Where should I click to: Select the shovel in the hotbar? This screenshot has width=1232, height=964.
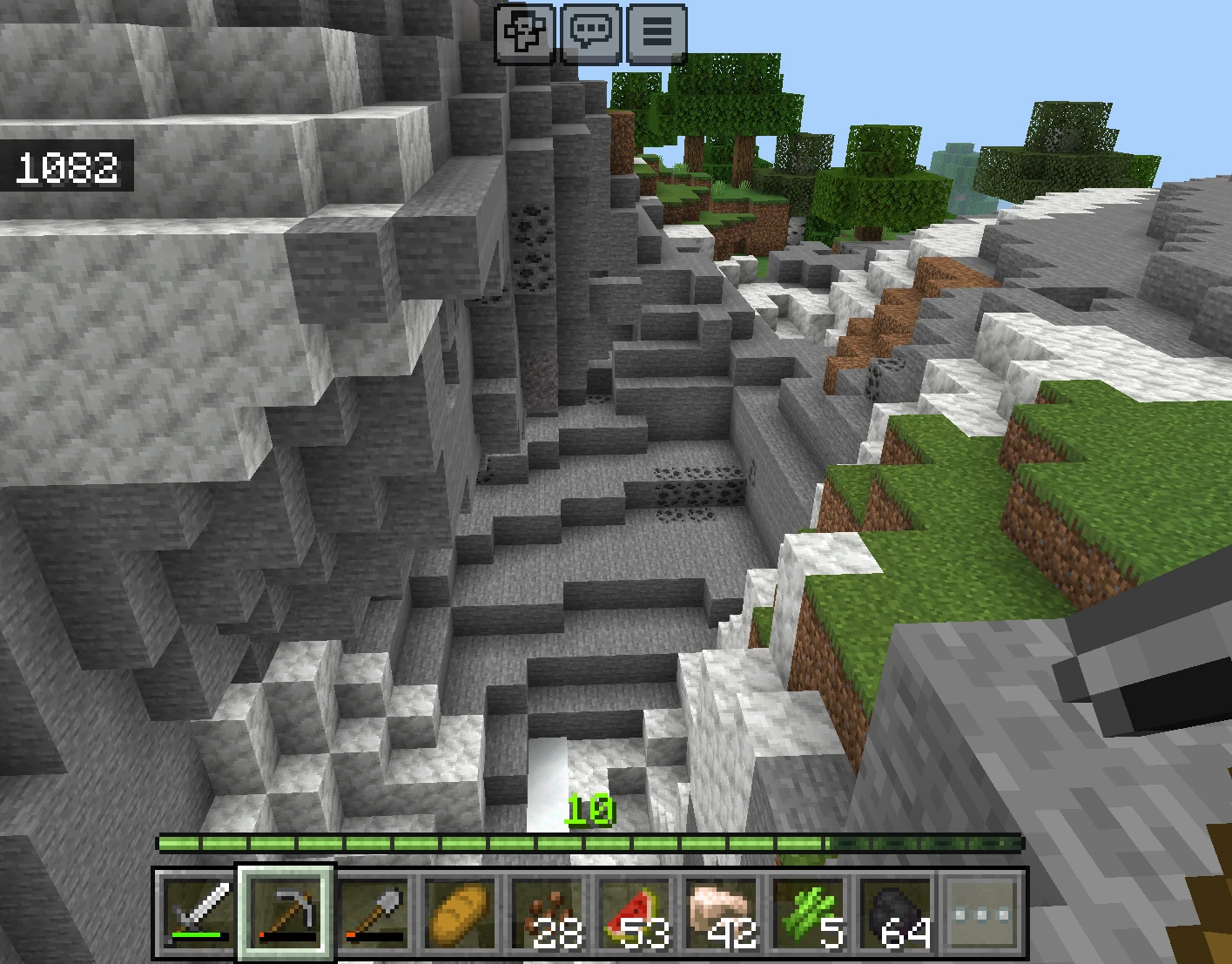374,913
